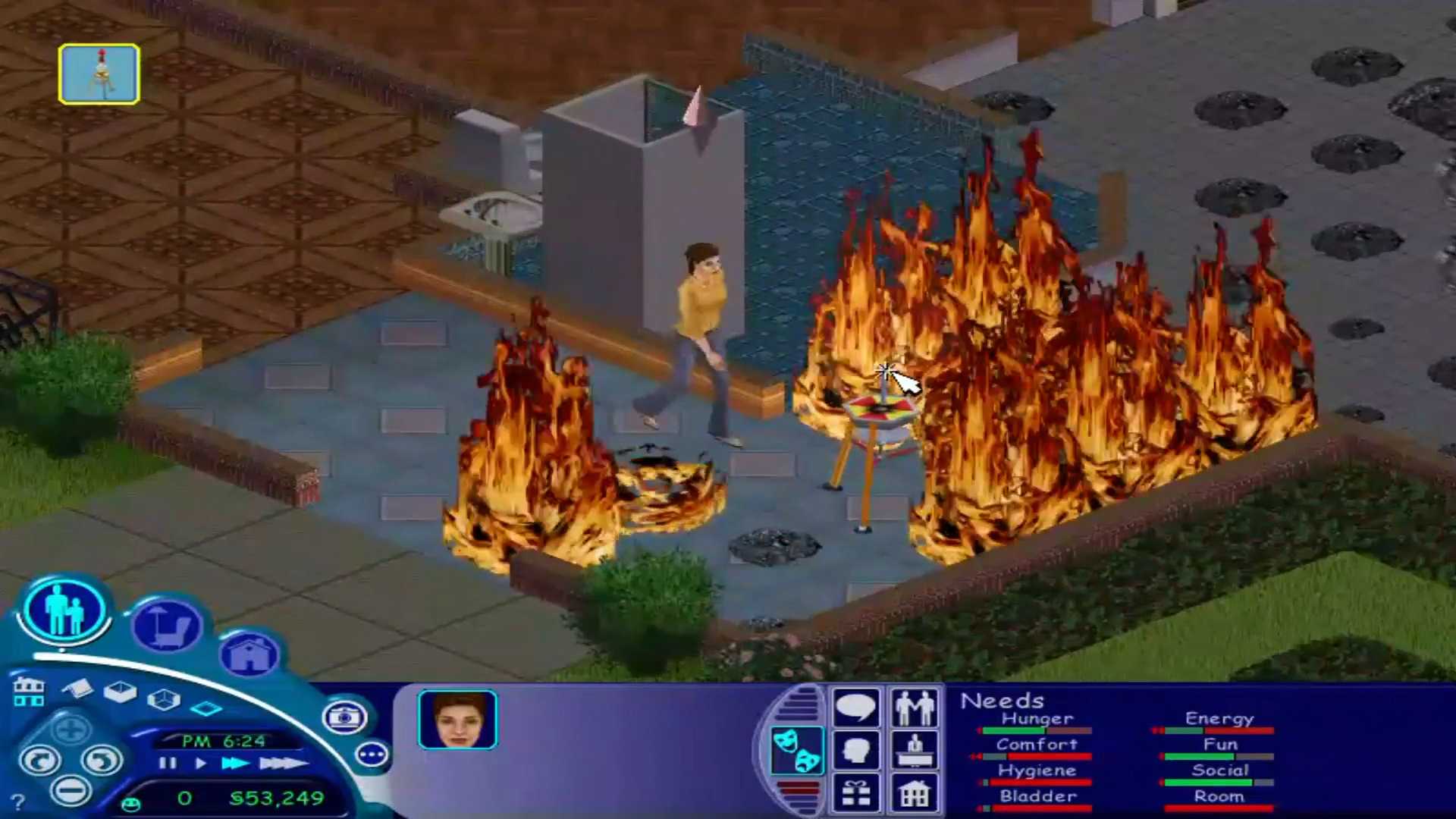Screen dimensions: 1456x819
Task: Switch to the Inventory gift tab
Action: coord(856,791)
